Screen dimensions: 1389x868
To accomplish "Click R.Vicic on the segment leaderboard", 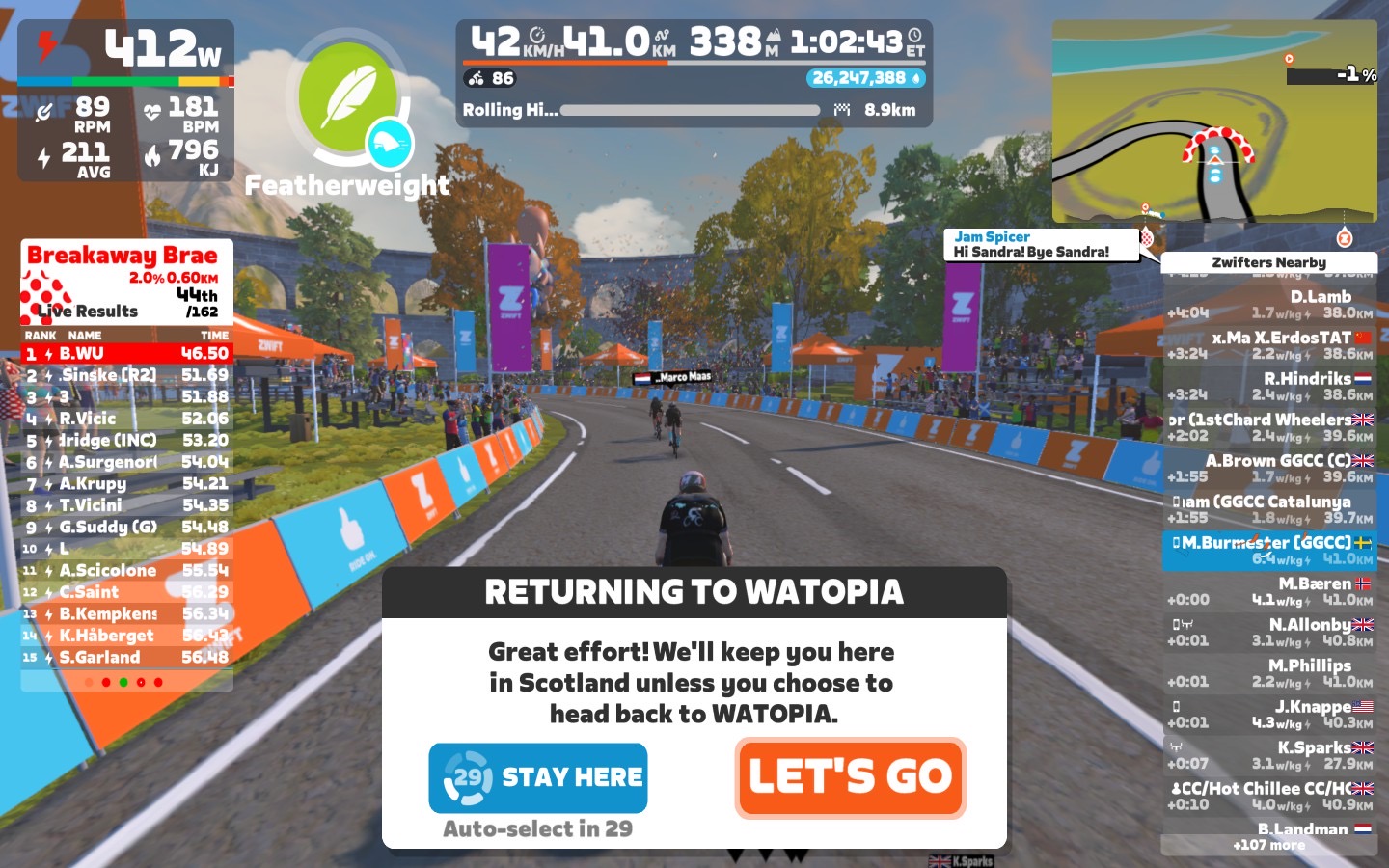I will pyautogui.click(x=126, y=419).
